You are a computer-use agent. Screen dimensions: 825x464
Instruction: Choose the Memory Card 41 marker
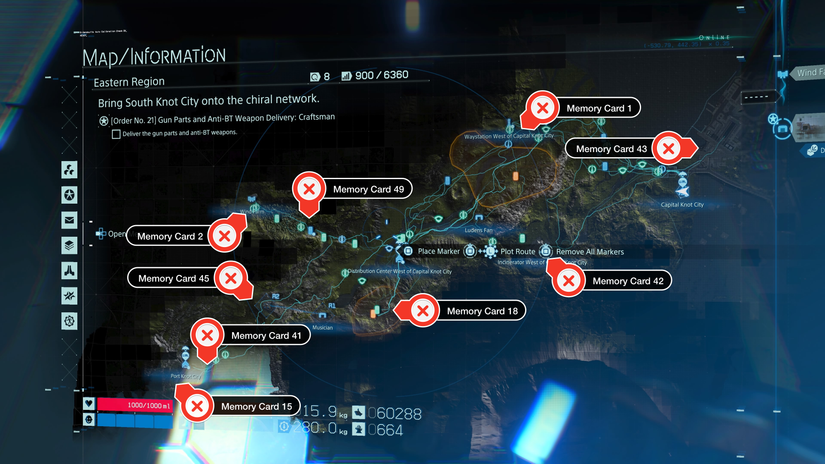[207, 335]
